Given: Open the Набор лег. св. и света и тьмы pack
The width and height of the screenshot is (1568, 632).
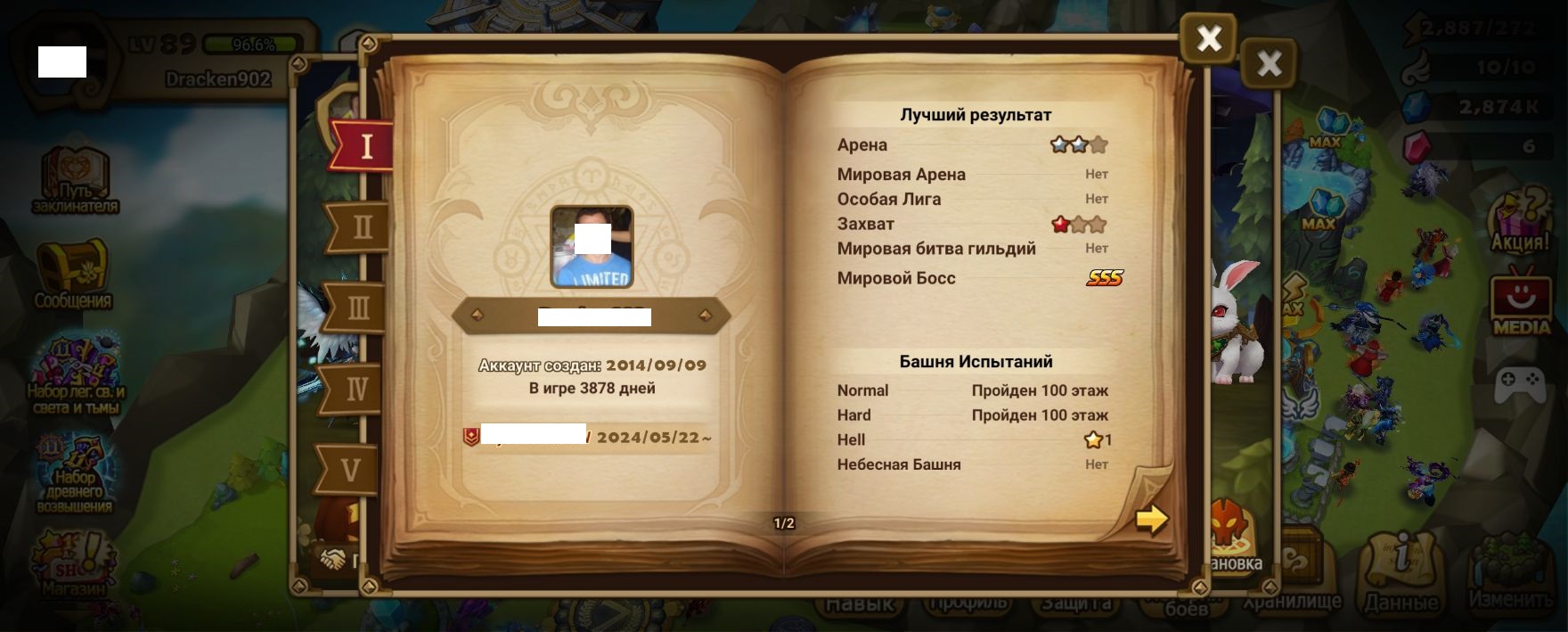Looking at the screenshot, I should pyautogui.click(x=76, y=374).
